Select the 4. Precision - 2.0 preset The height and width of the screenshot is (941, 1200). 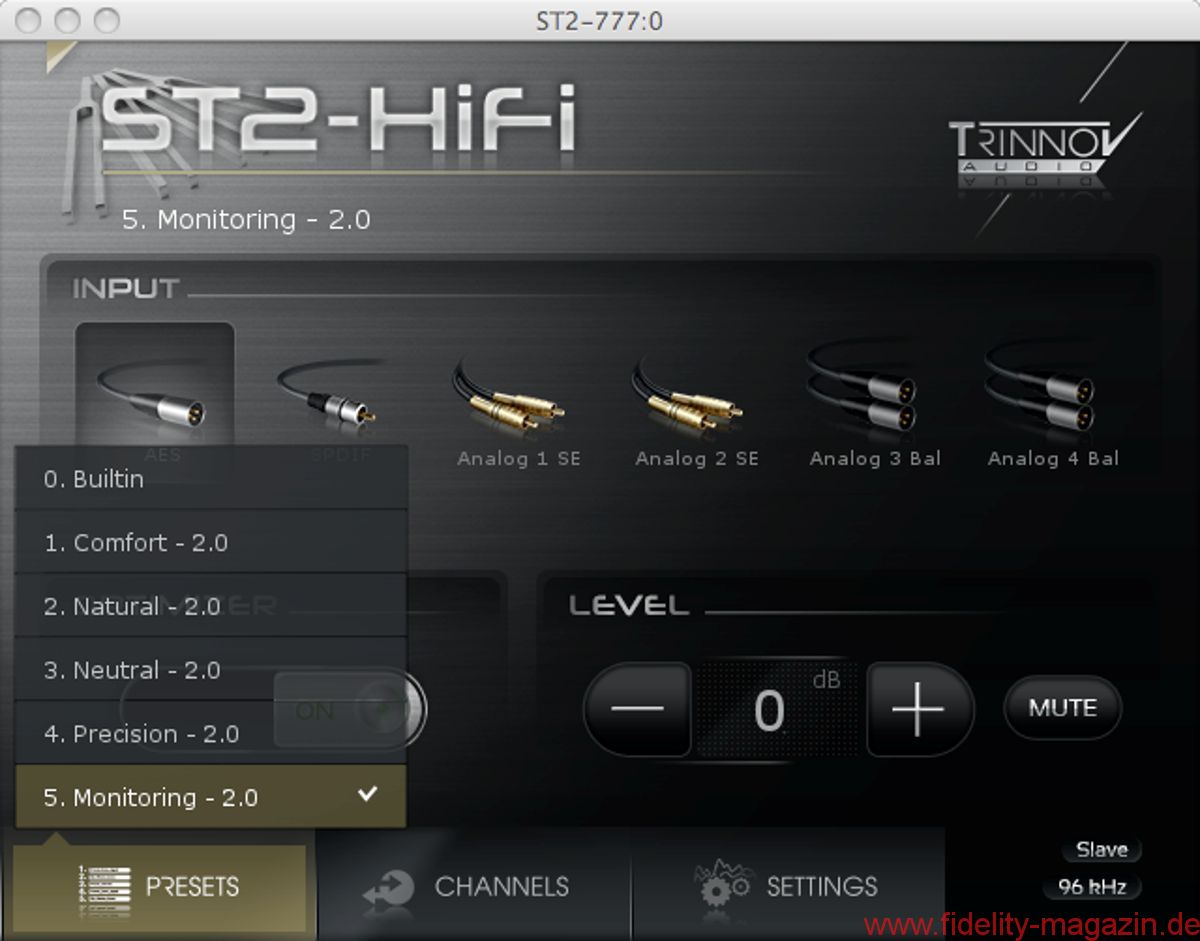210,734
